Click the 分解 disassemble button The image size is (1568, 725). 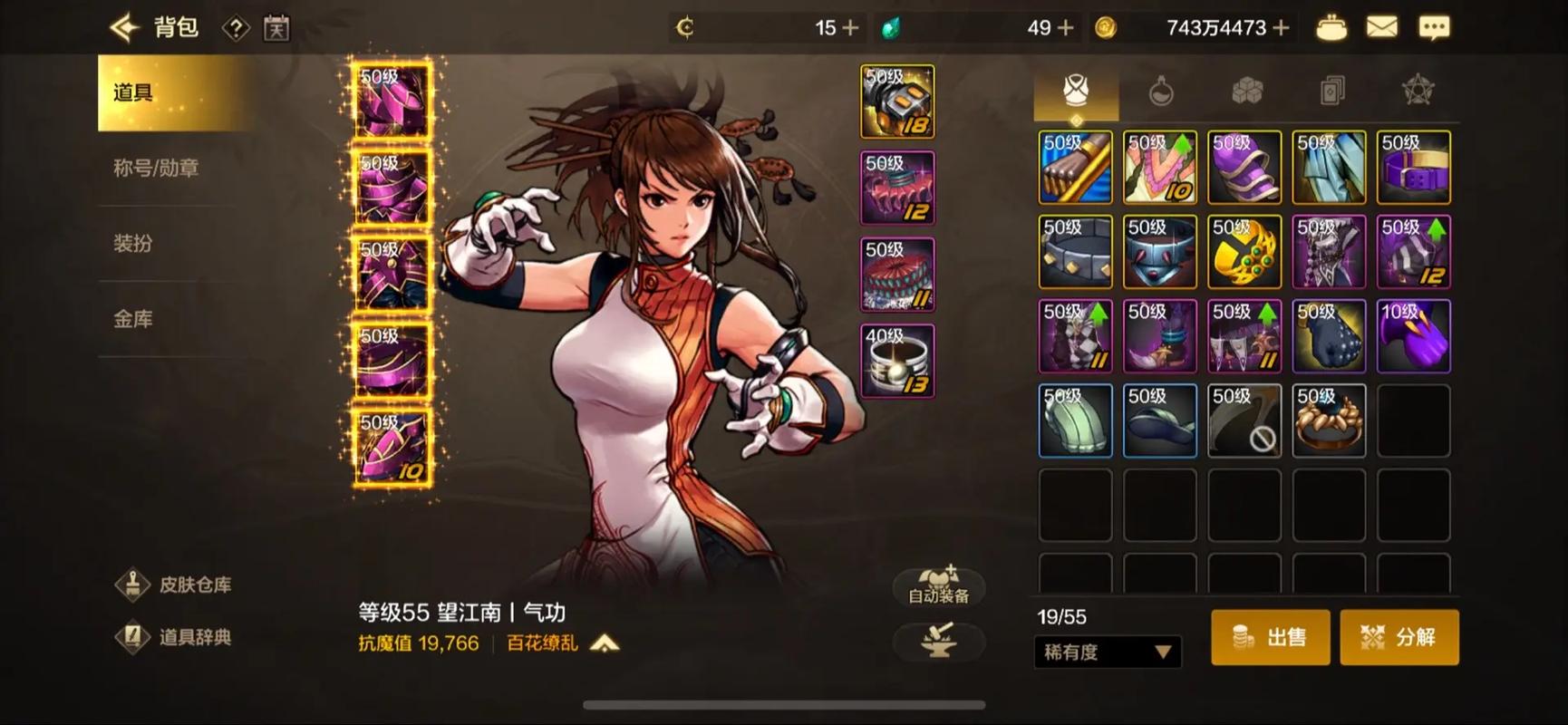(x=1399, y=637)
